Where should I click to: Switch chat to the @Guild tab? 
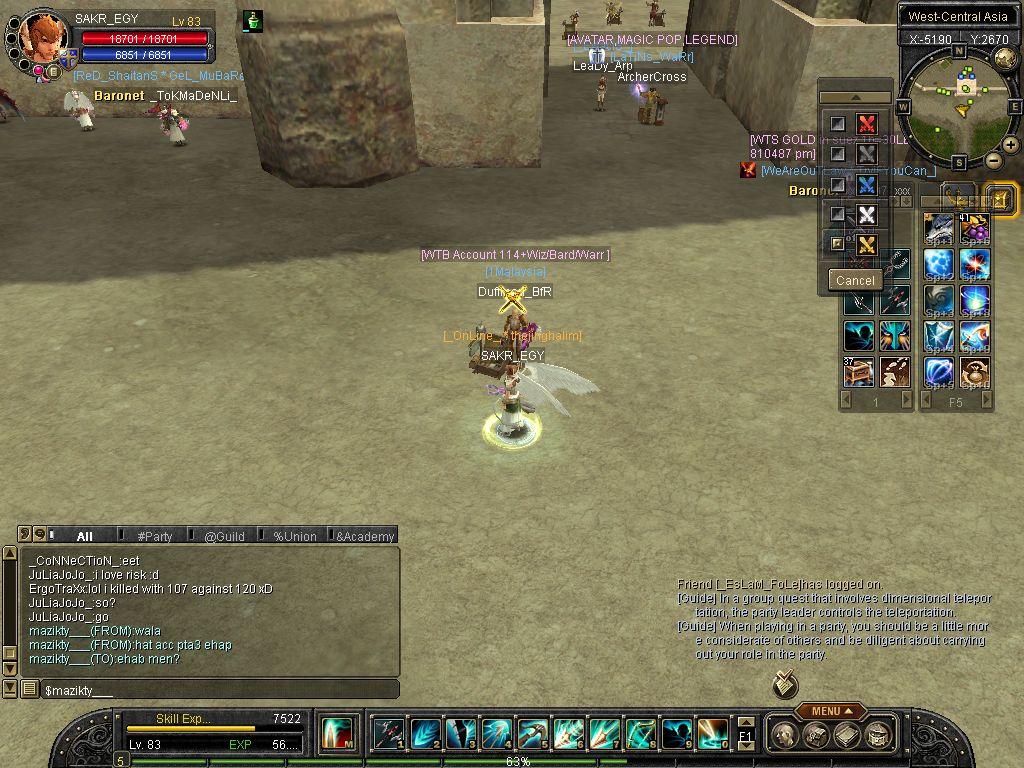(x=224, y=536)
